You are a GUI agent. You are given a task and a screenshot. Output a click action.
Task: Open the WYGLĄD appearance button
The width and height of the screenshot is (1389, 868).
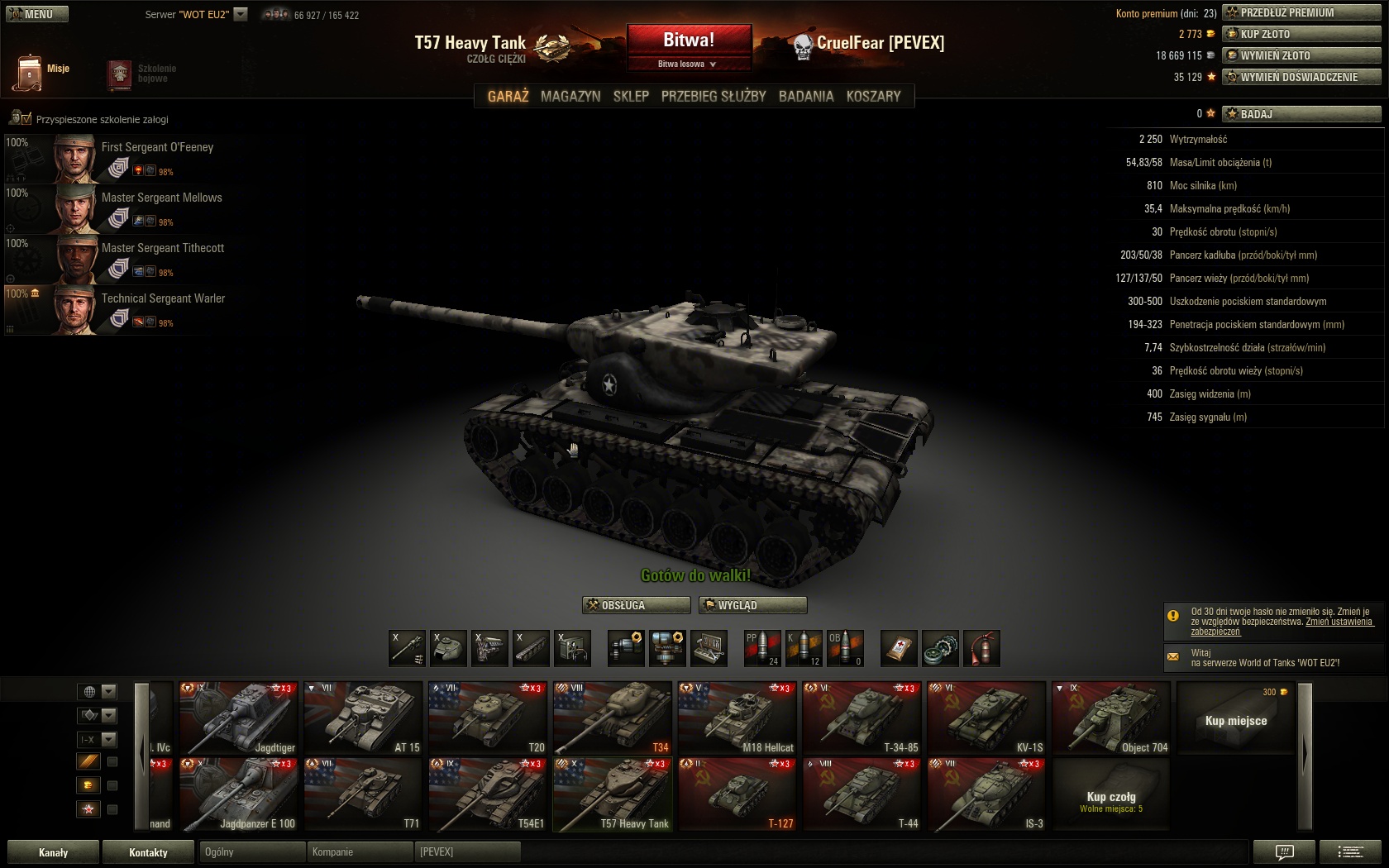pyautogui.click(x=752, y=605)
